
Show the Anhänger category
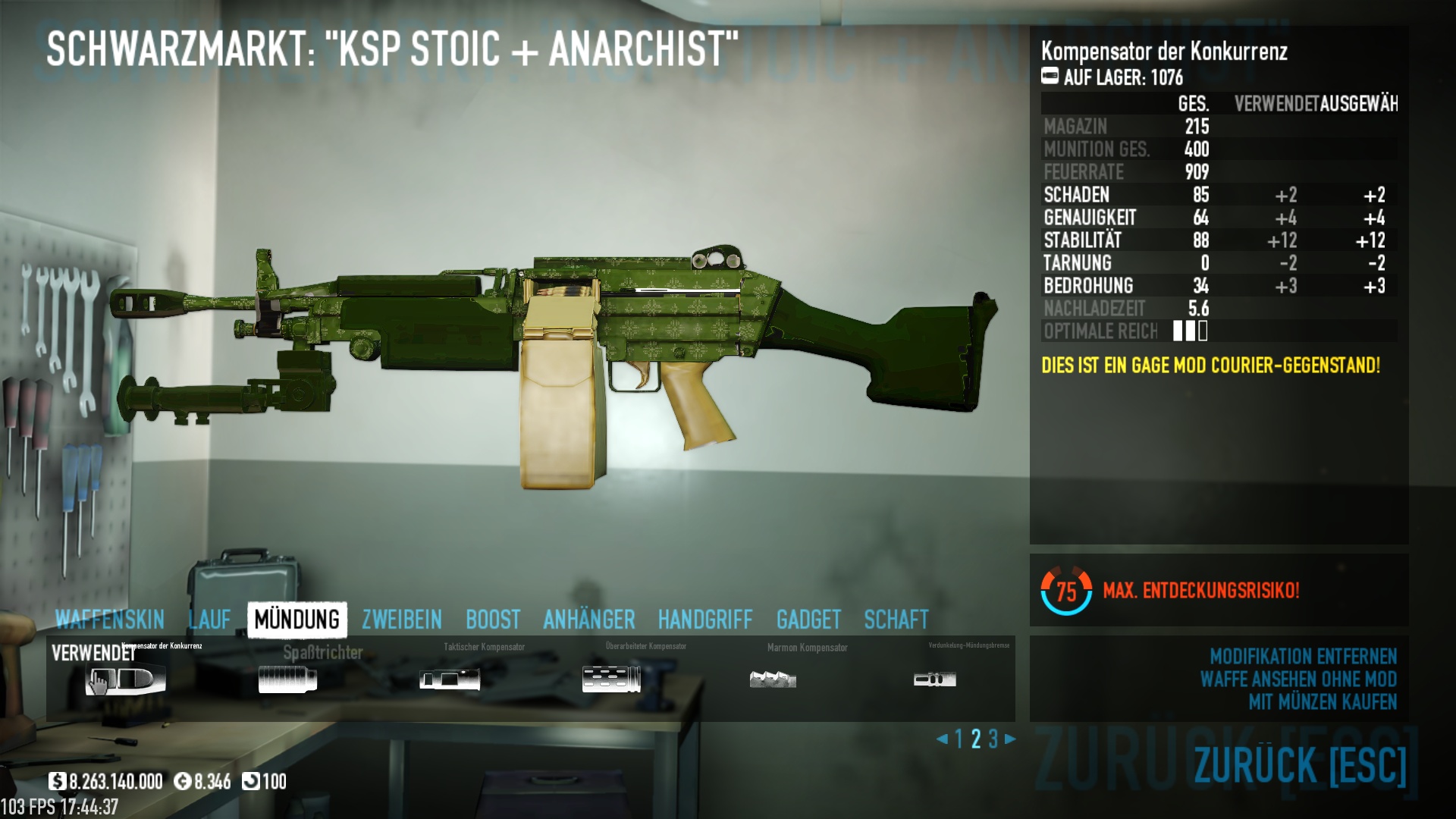(588, 620)
